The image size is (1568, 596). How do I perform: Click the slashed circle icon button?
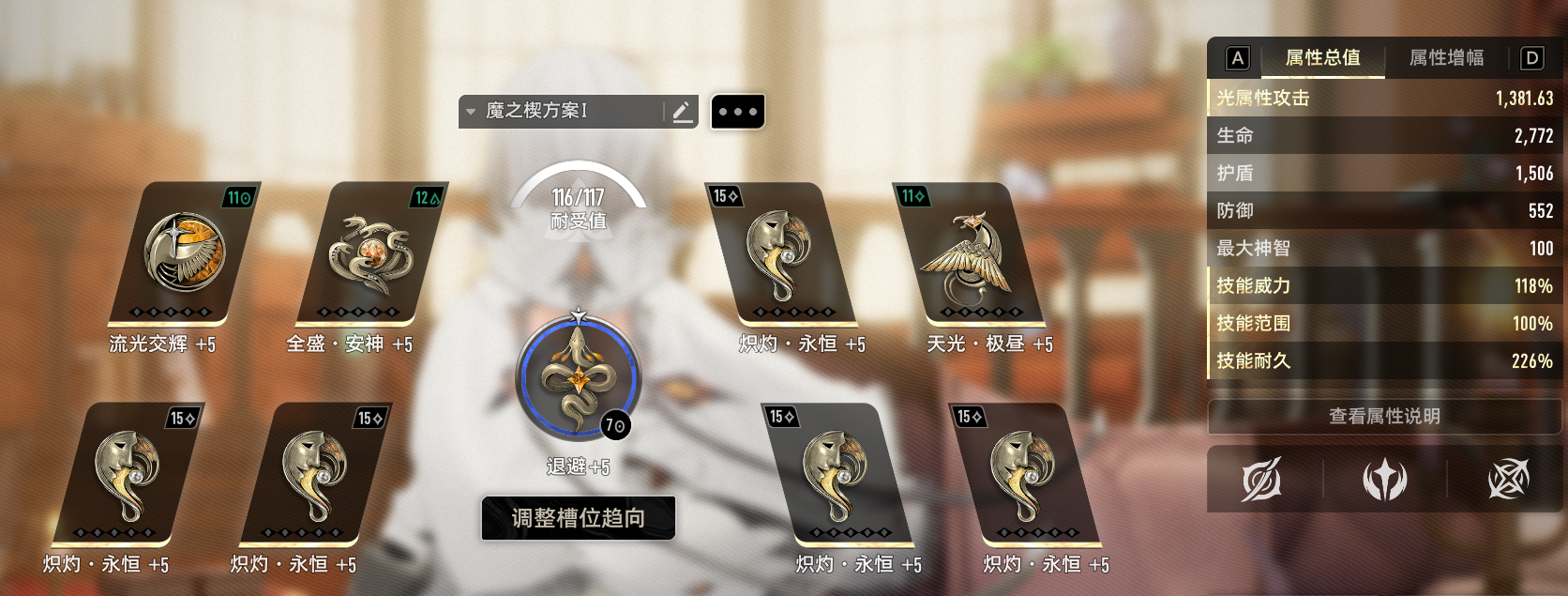point(1261,480)
